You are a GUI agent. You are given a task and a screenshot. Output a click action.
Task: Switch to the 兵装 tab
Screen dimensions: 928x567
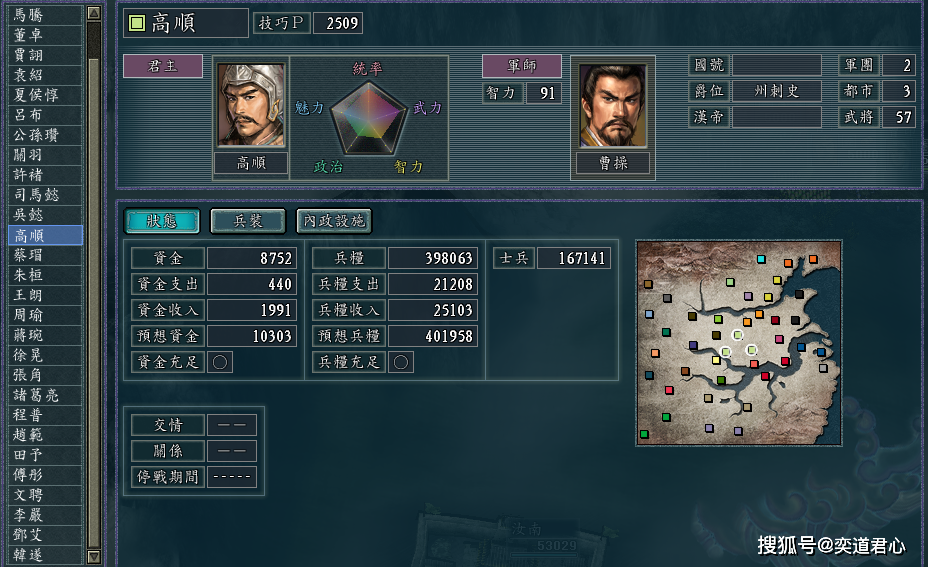pos(248,221)
